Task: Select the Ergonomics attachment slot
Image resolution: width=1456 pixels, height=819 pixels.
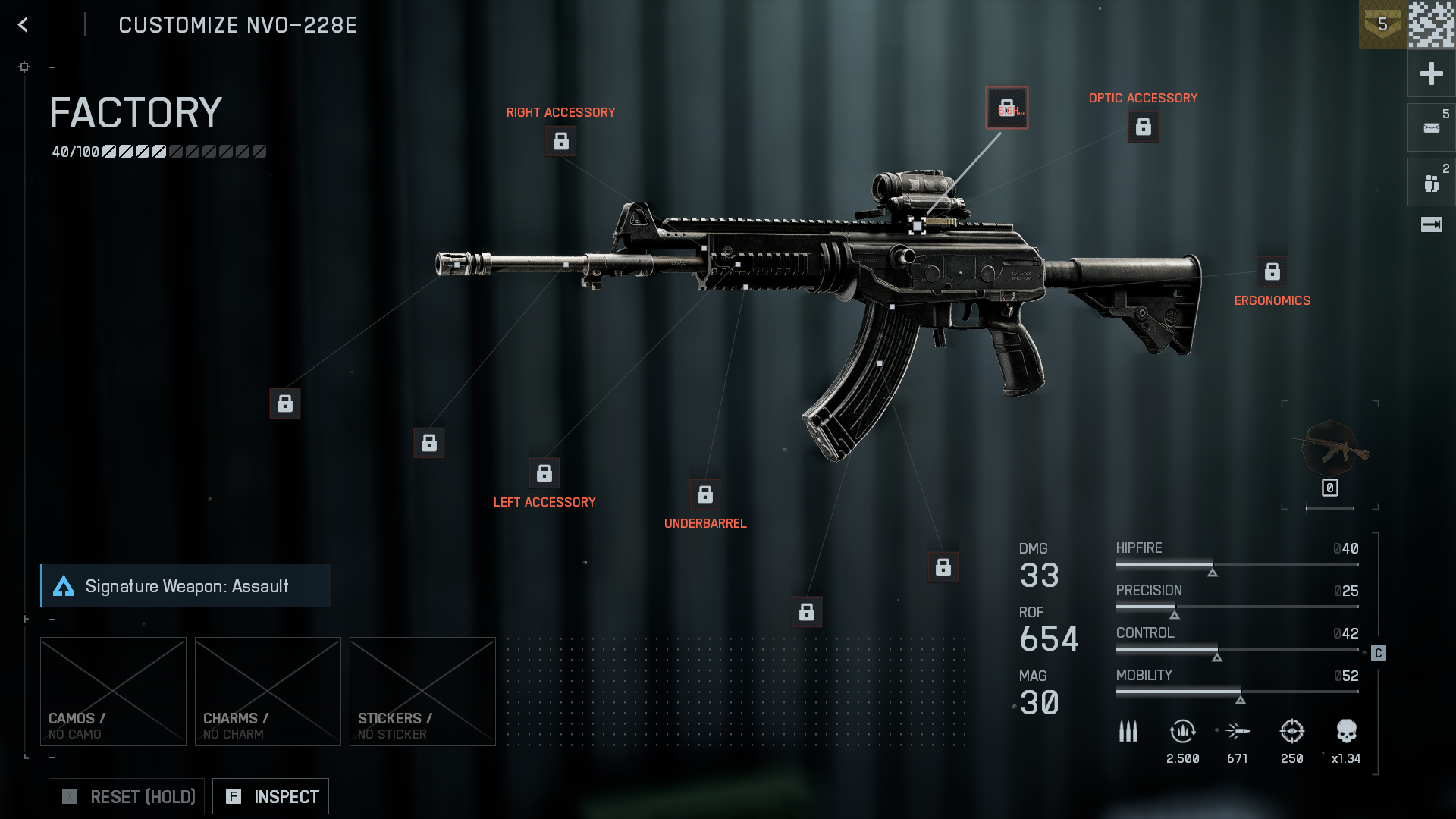Action: coord(1272,271)
